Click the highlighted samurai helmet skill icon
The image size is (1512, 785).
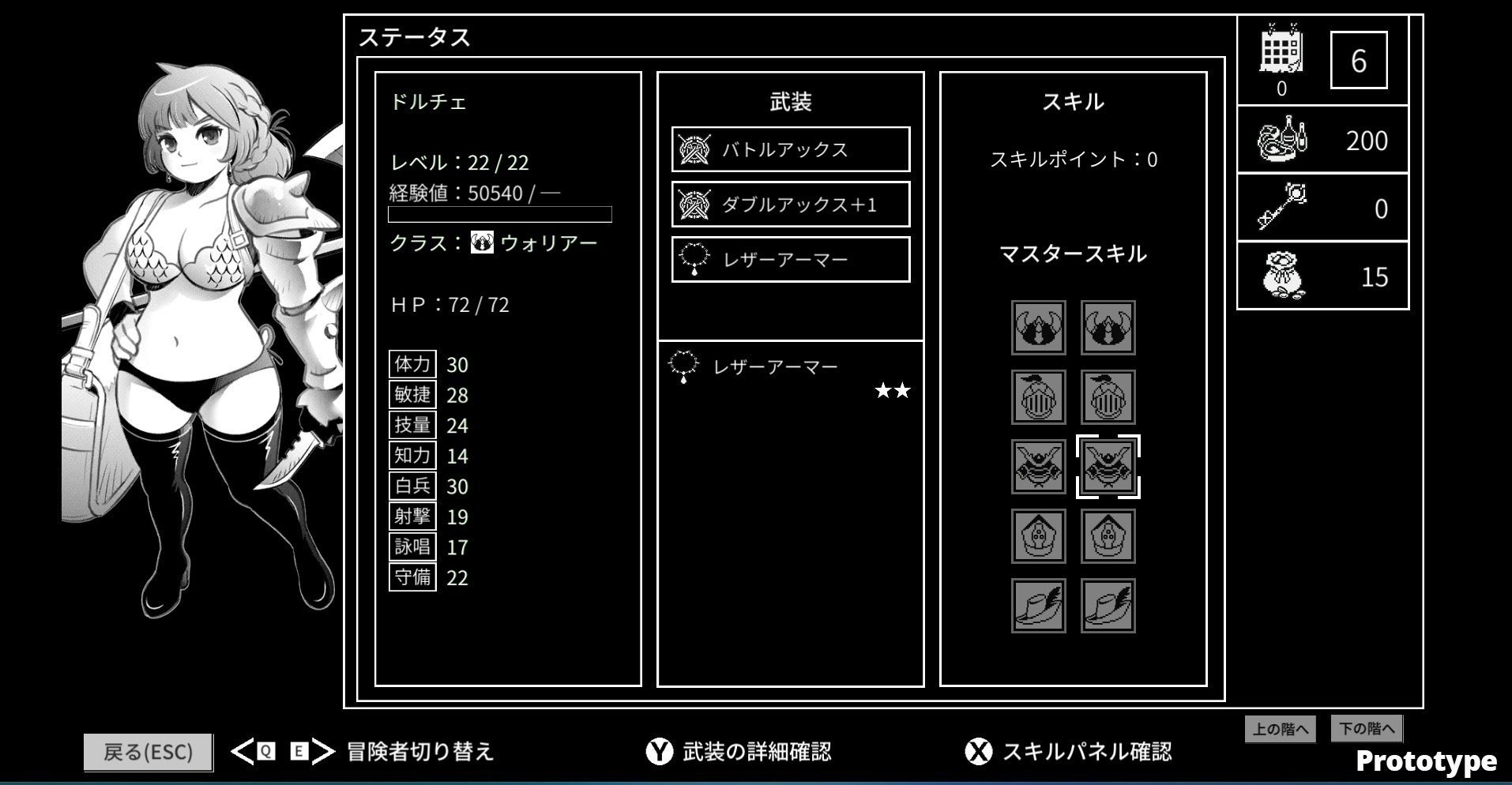[1108, 467]
